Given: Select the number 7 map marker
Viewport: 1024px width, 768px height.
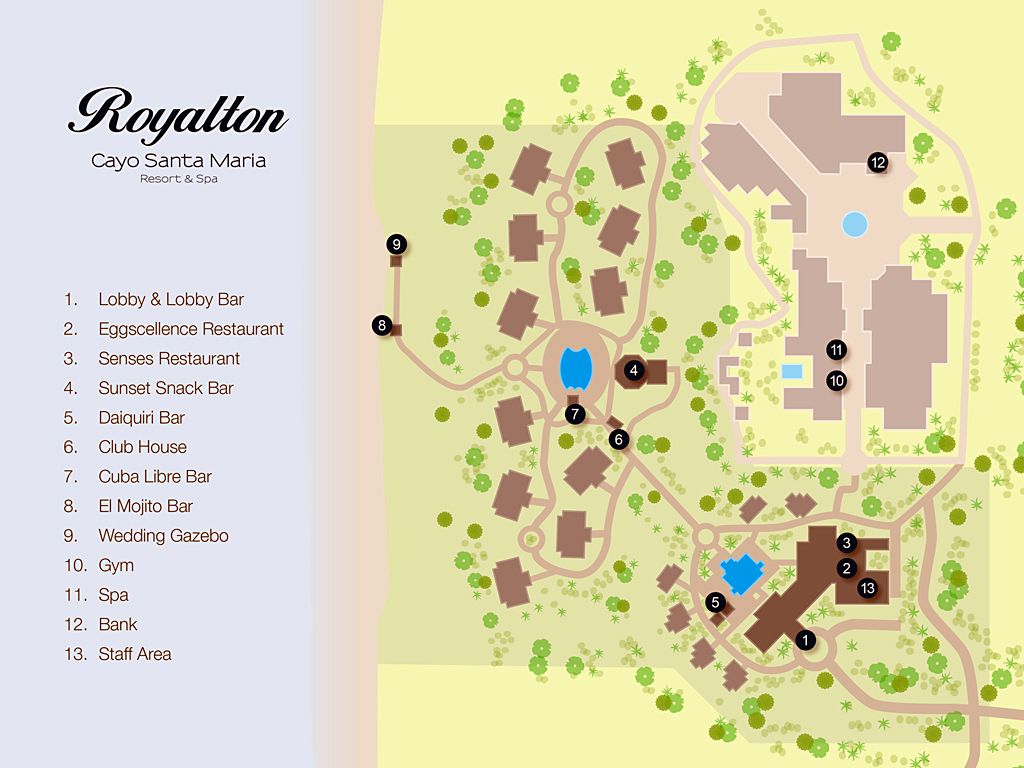Looking at the screenshot, I should [x=574, y=413].
